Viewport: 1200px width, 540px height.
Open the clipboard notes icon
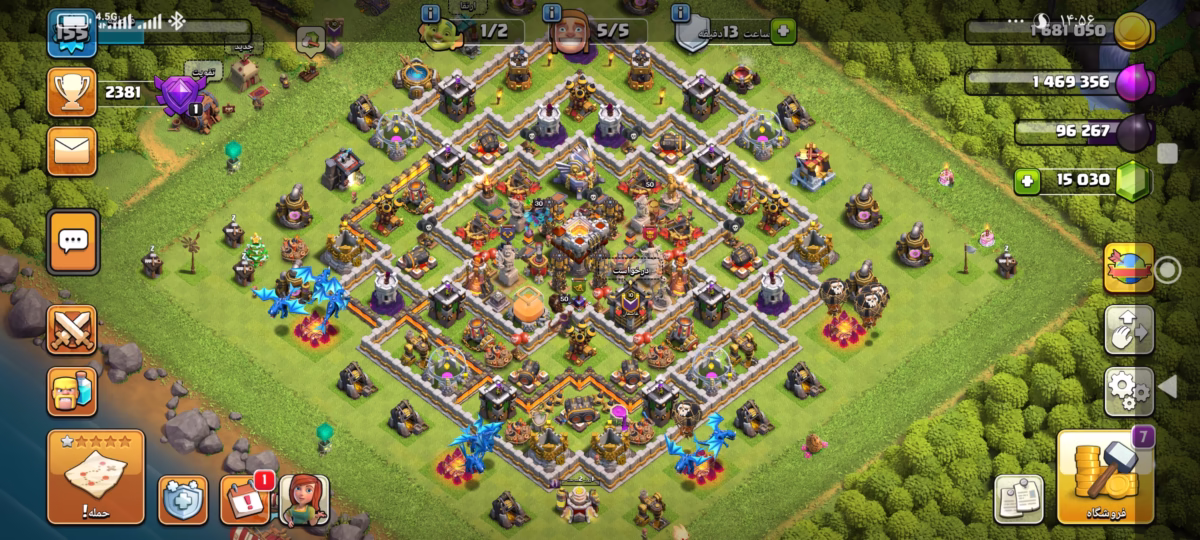pyautogui.click(x=1019, y=499)
